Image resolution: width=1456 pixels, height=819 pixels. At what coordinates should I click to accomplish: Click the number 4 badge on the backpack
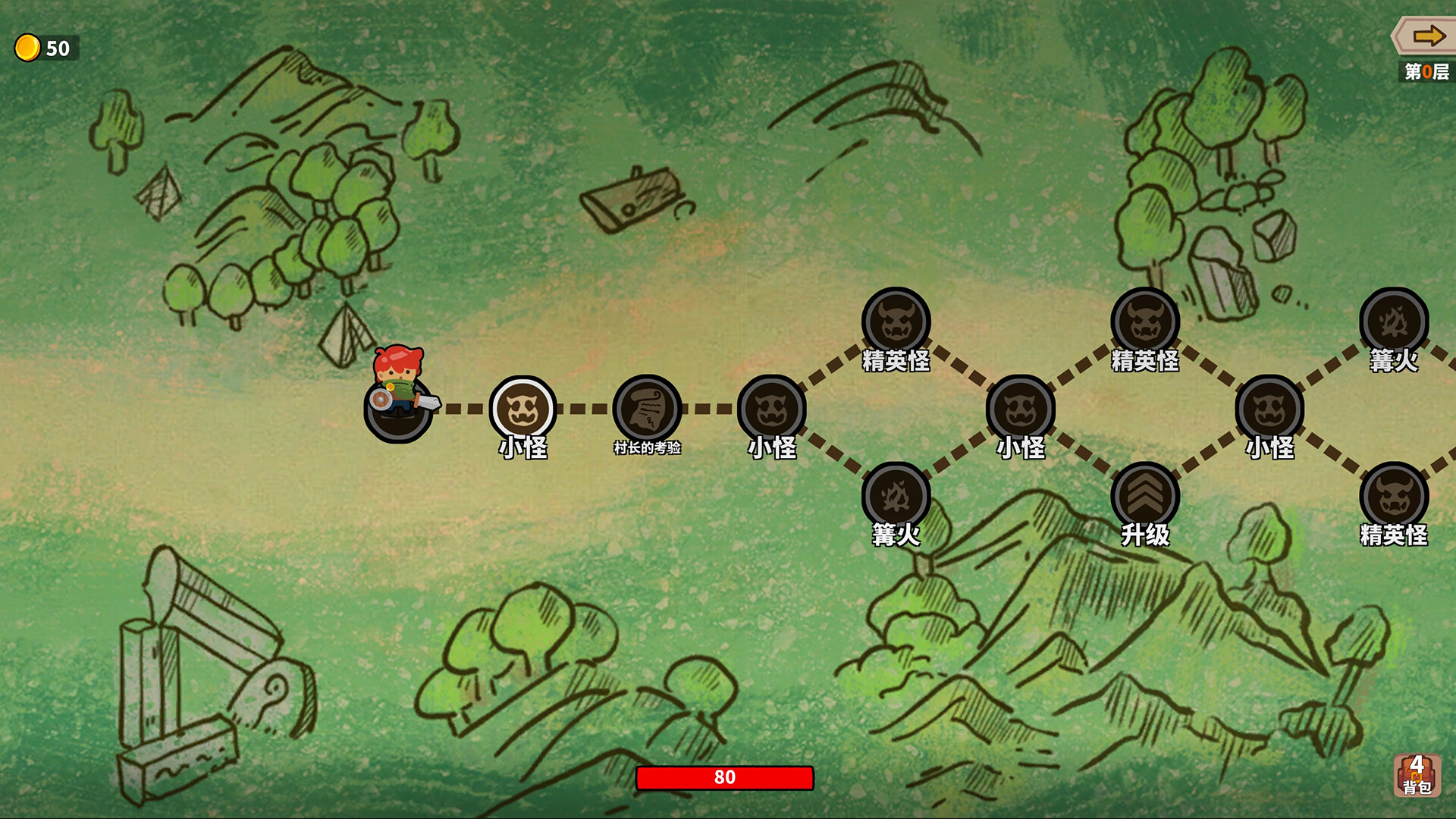tap(1418, 762)
